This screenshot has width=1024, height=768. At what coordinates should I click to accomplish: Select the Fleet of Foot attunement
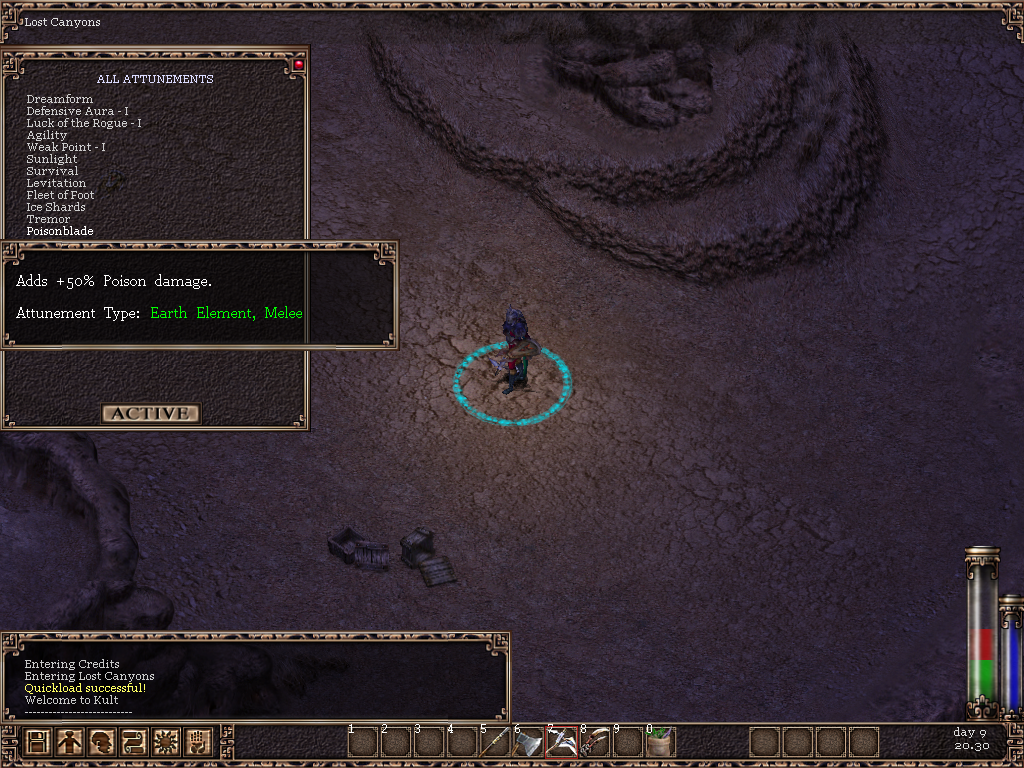[60, 195]
